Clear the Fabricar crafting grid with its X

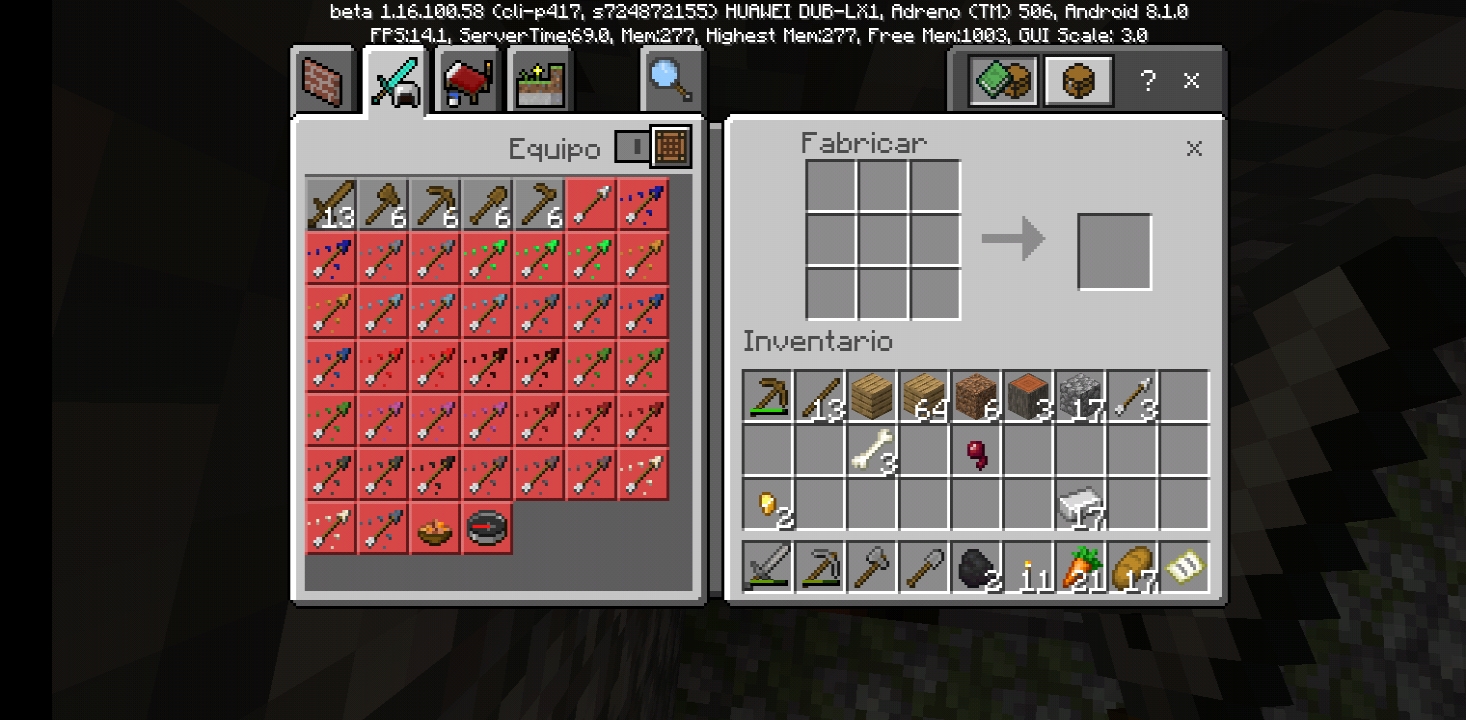1194,149
